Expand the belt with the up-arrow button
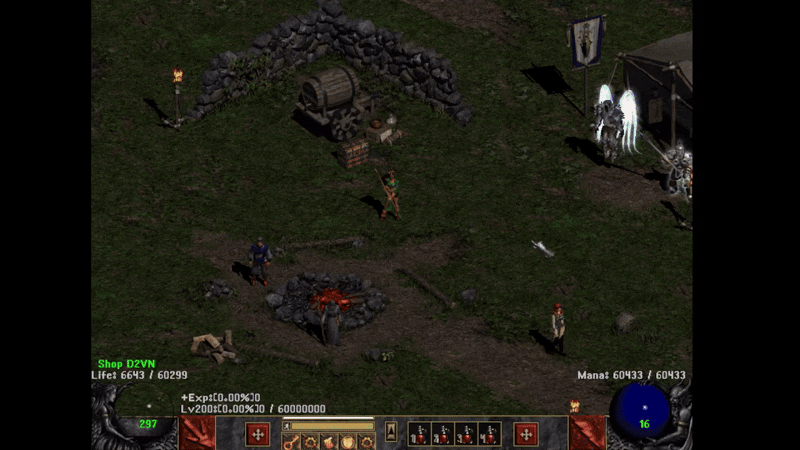Viewport: 800px width, 450px height. 392,430
